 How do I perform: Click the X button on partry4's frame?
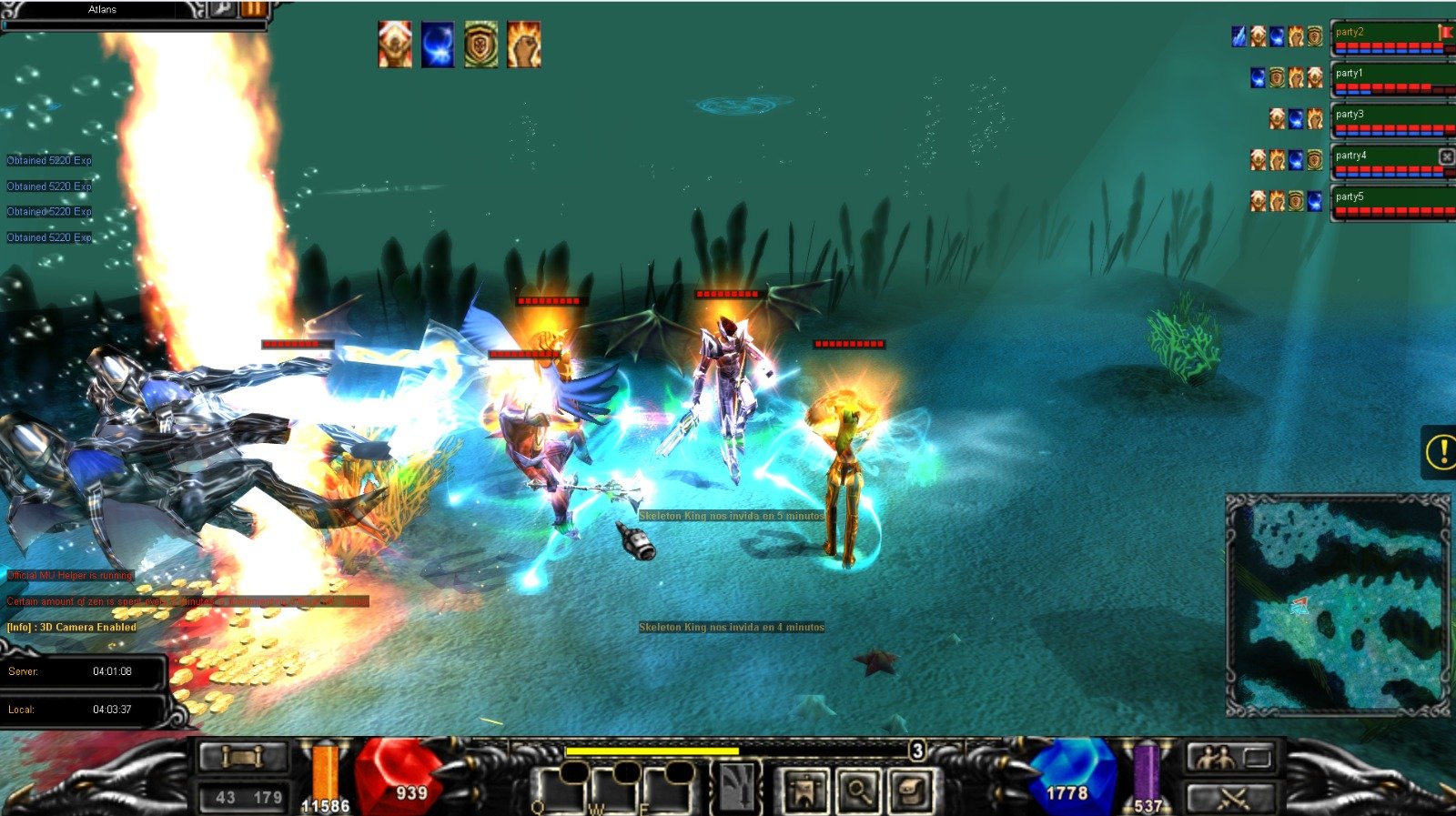coord(1446,156)
